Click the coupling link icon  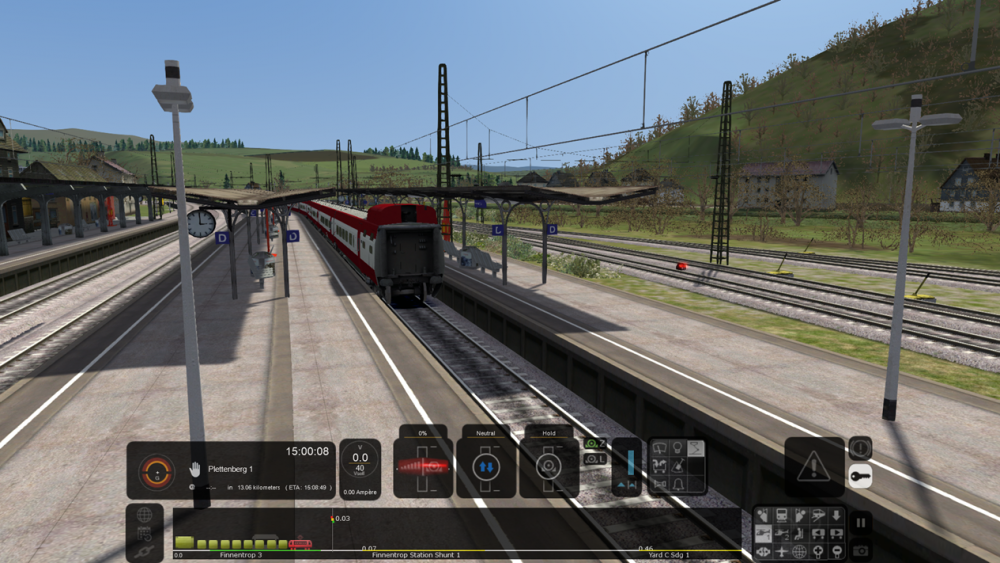(145, 550)
